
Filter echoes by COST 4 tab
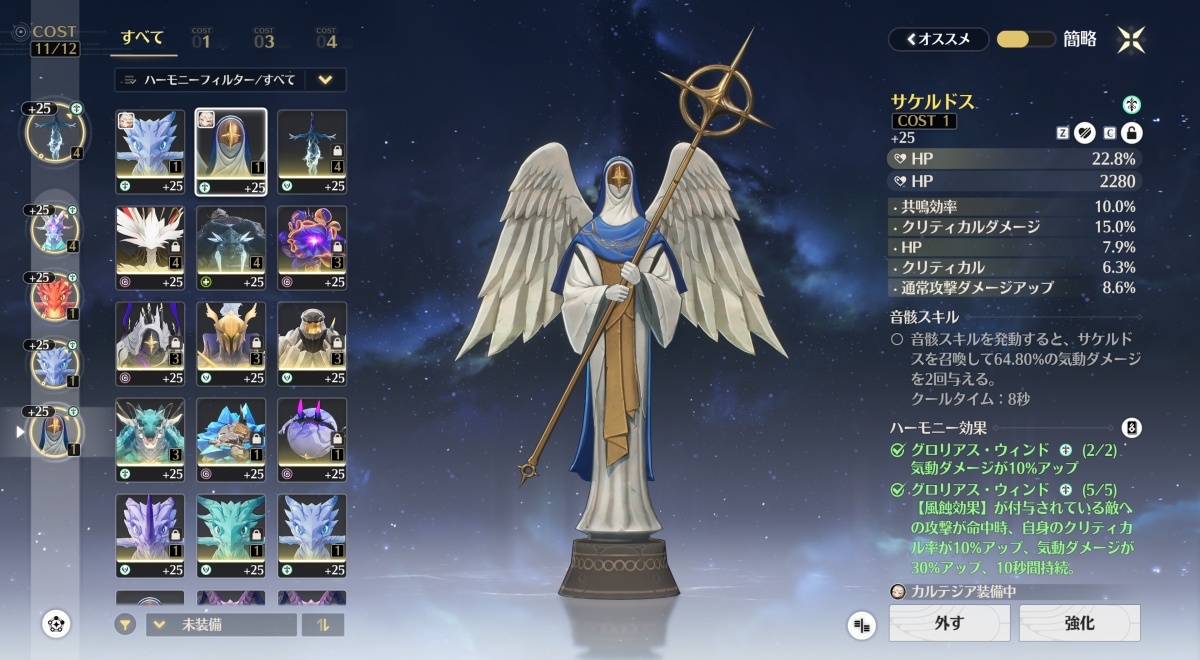click(327, 39)
